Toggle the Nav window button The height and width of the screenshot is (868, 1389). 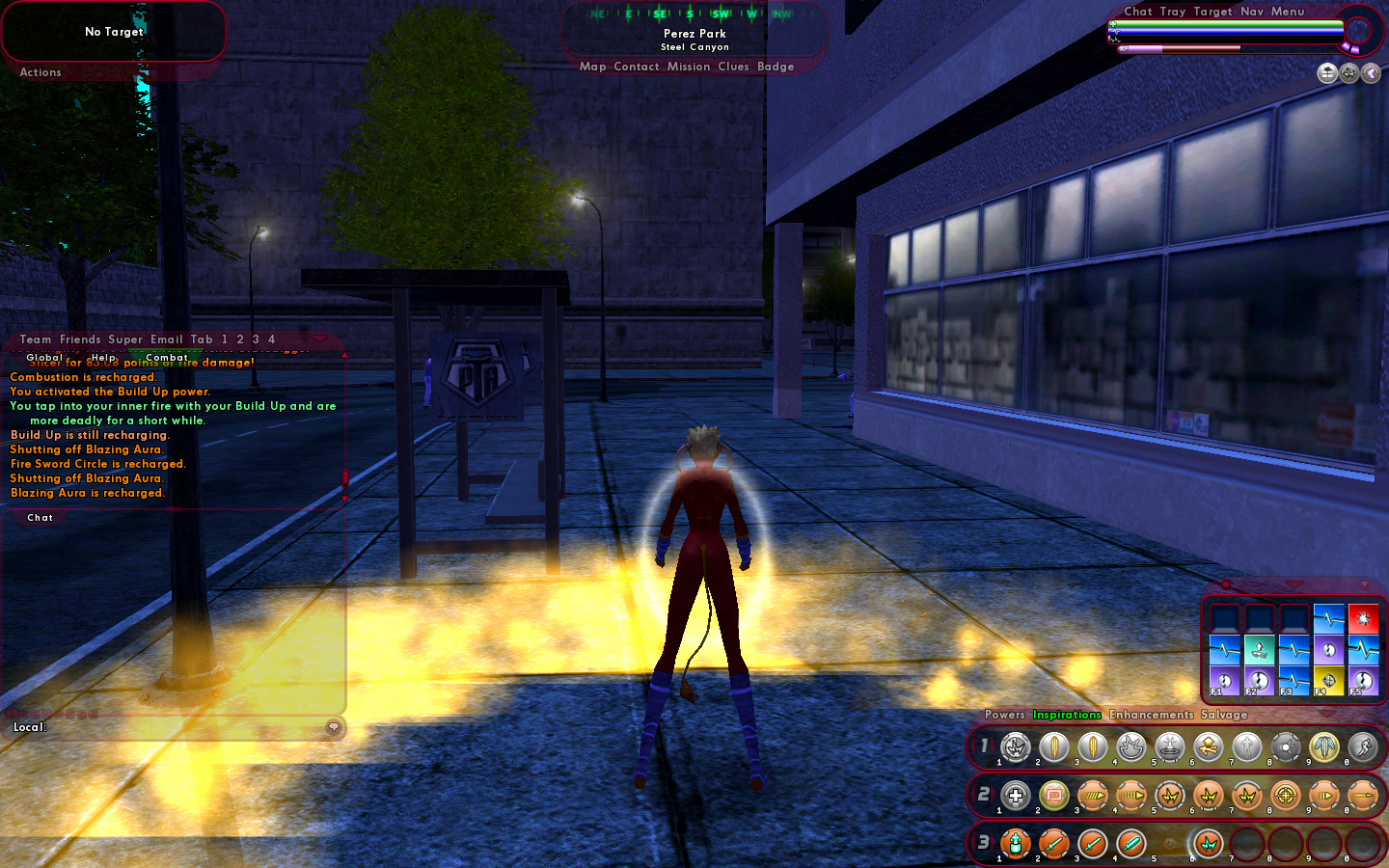1251,12
